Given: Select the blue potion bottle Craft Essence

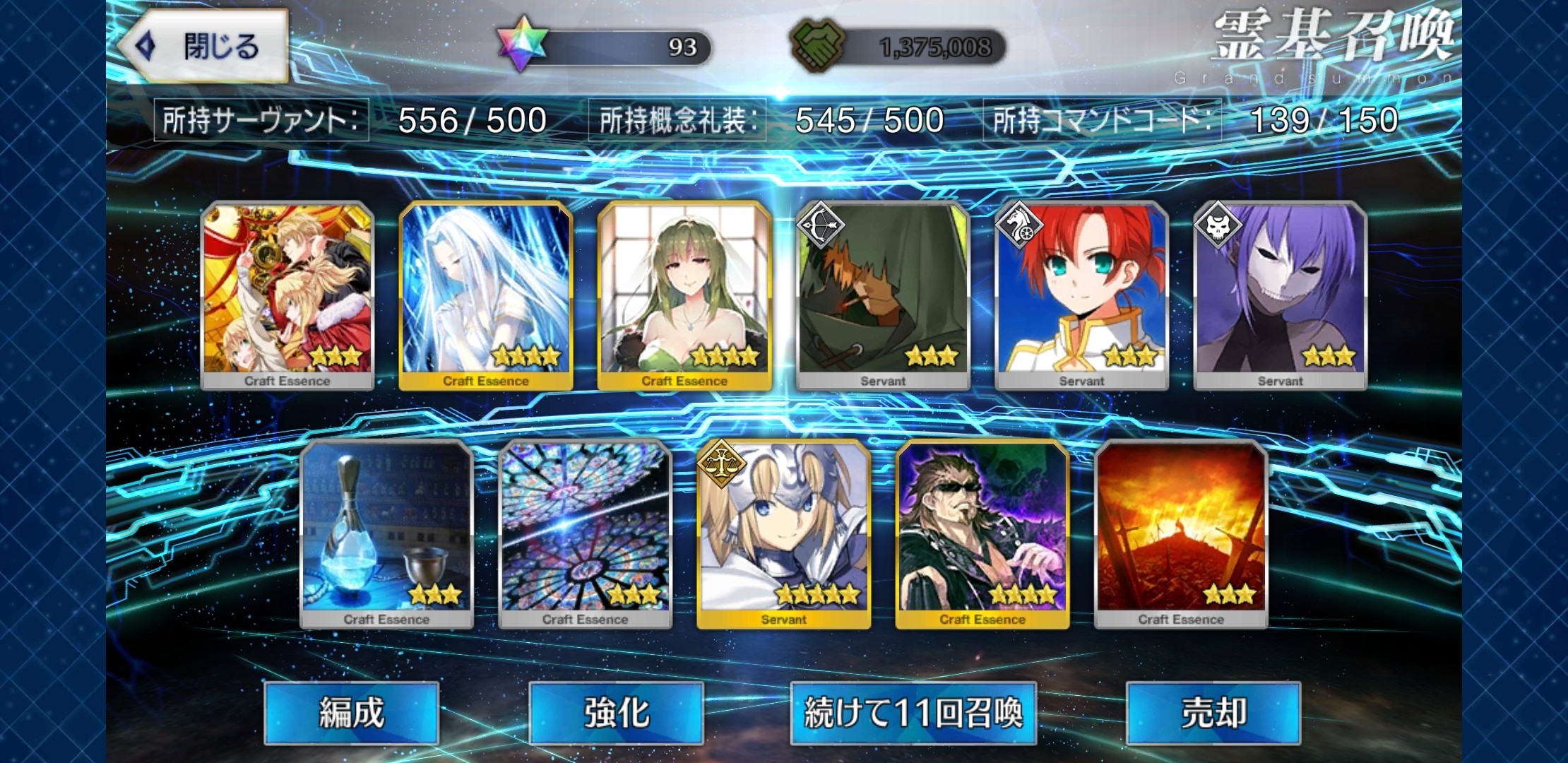Looking at the screenshot, I should (386, 533).
